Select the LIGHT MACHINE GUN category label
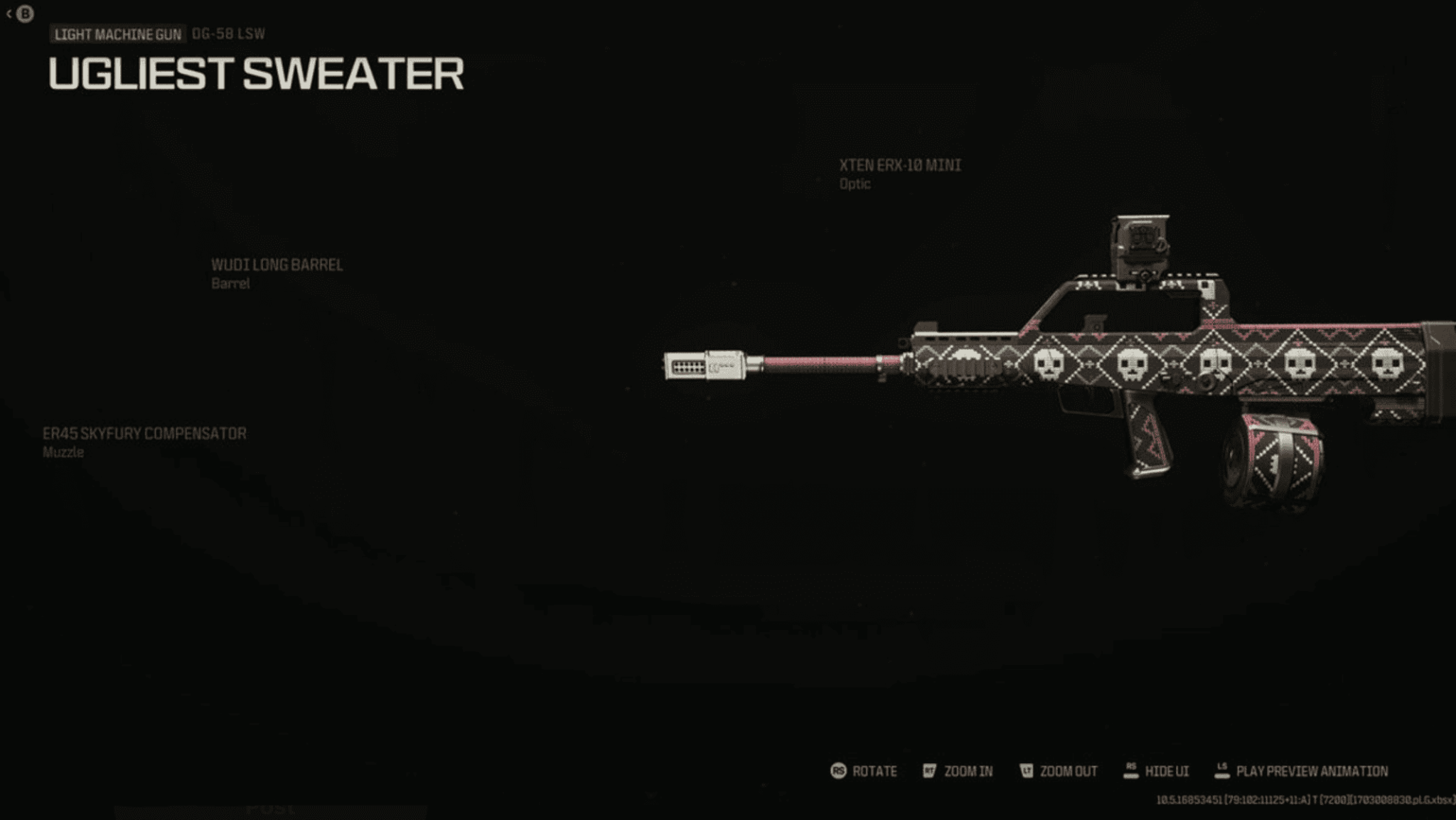This screenshot has width=1456, height=820. (x=116, y=32)
